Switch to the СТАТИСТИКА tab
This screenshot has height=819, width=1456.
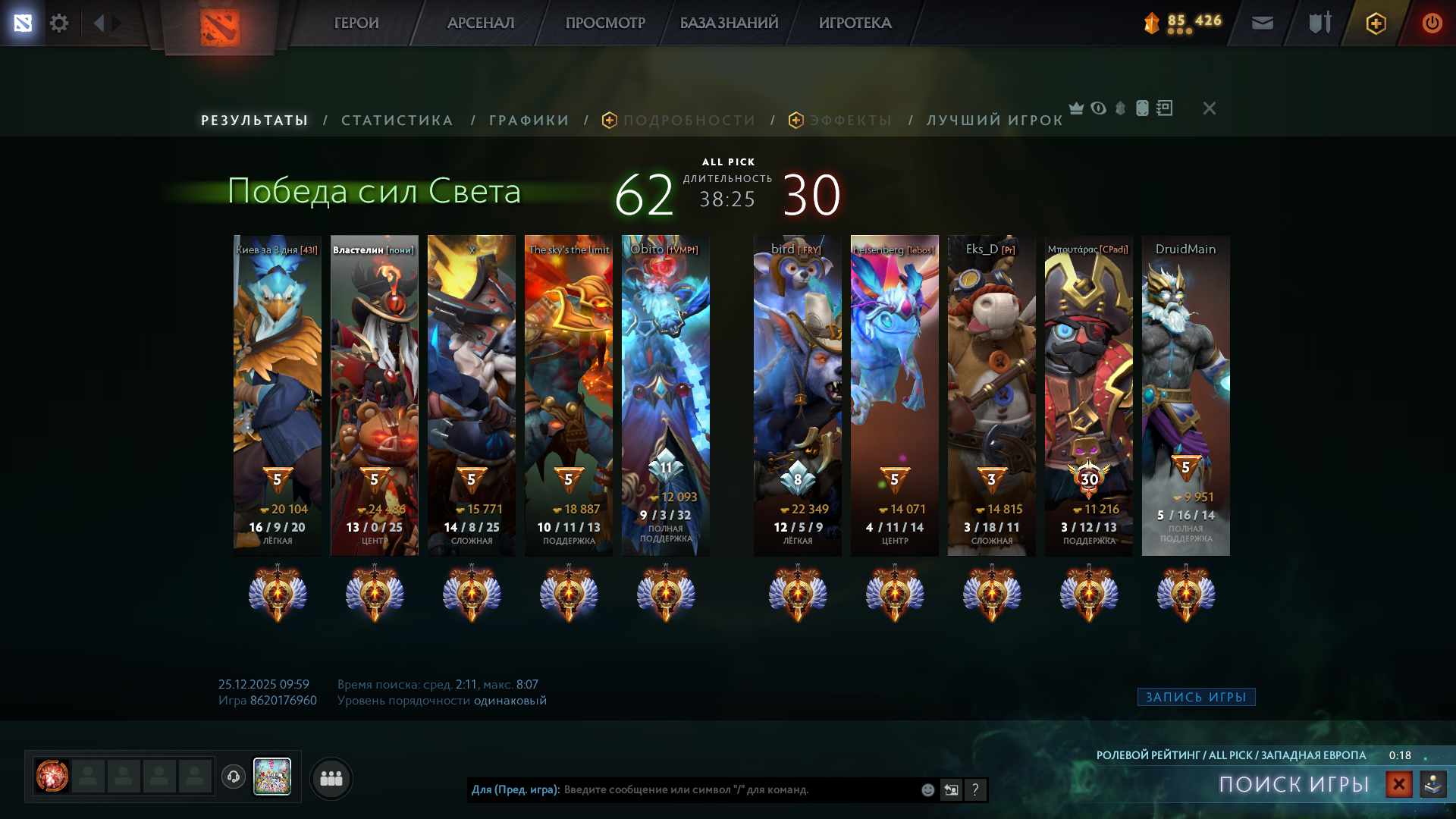tap(397, 121)
